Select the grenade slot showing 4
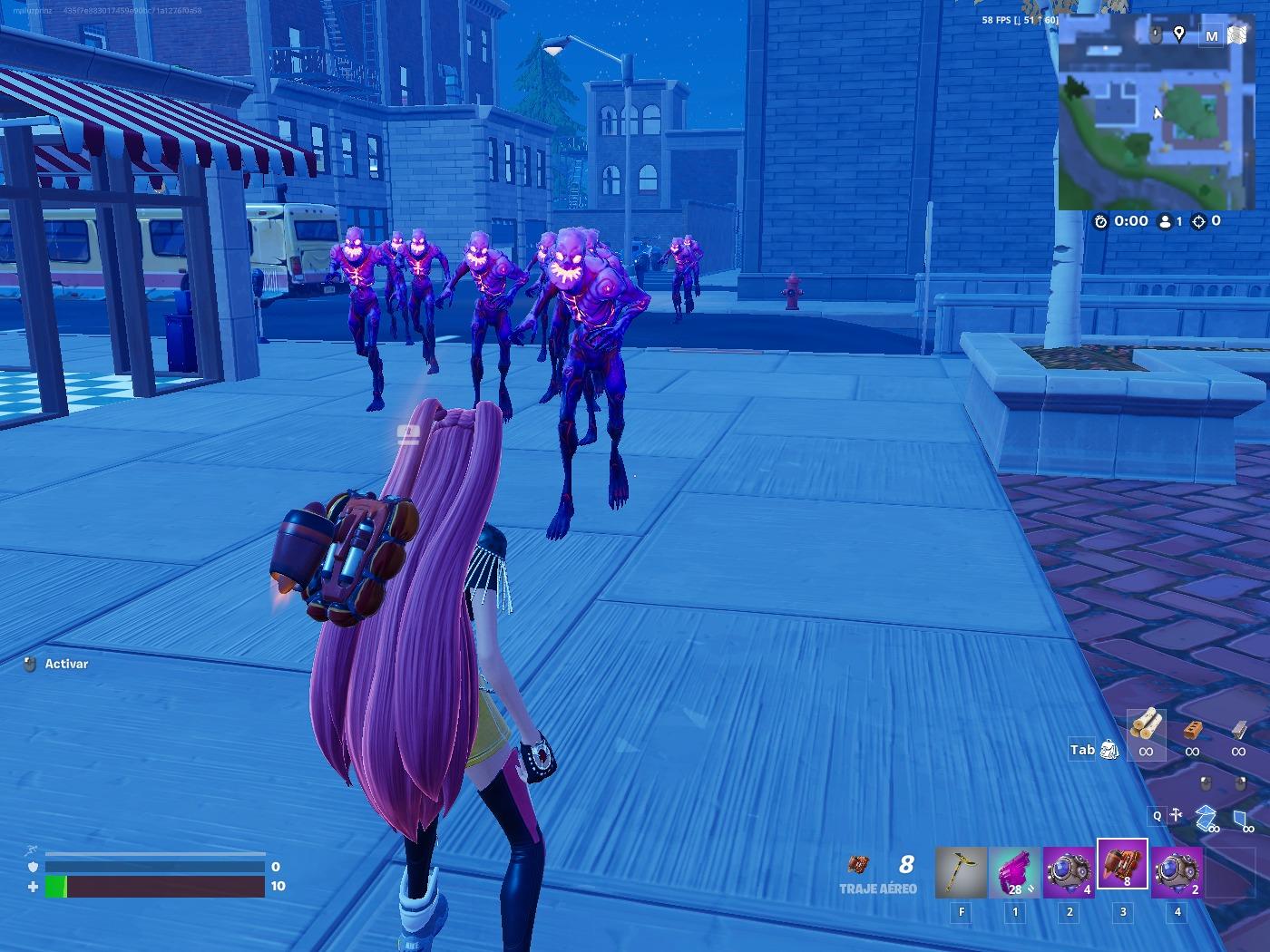 (1069, 871)
